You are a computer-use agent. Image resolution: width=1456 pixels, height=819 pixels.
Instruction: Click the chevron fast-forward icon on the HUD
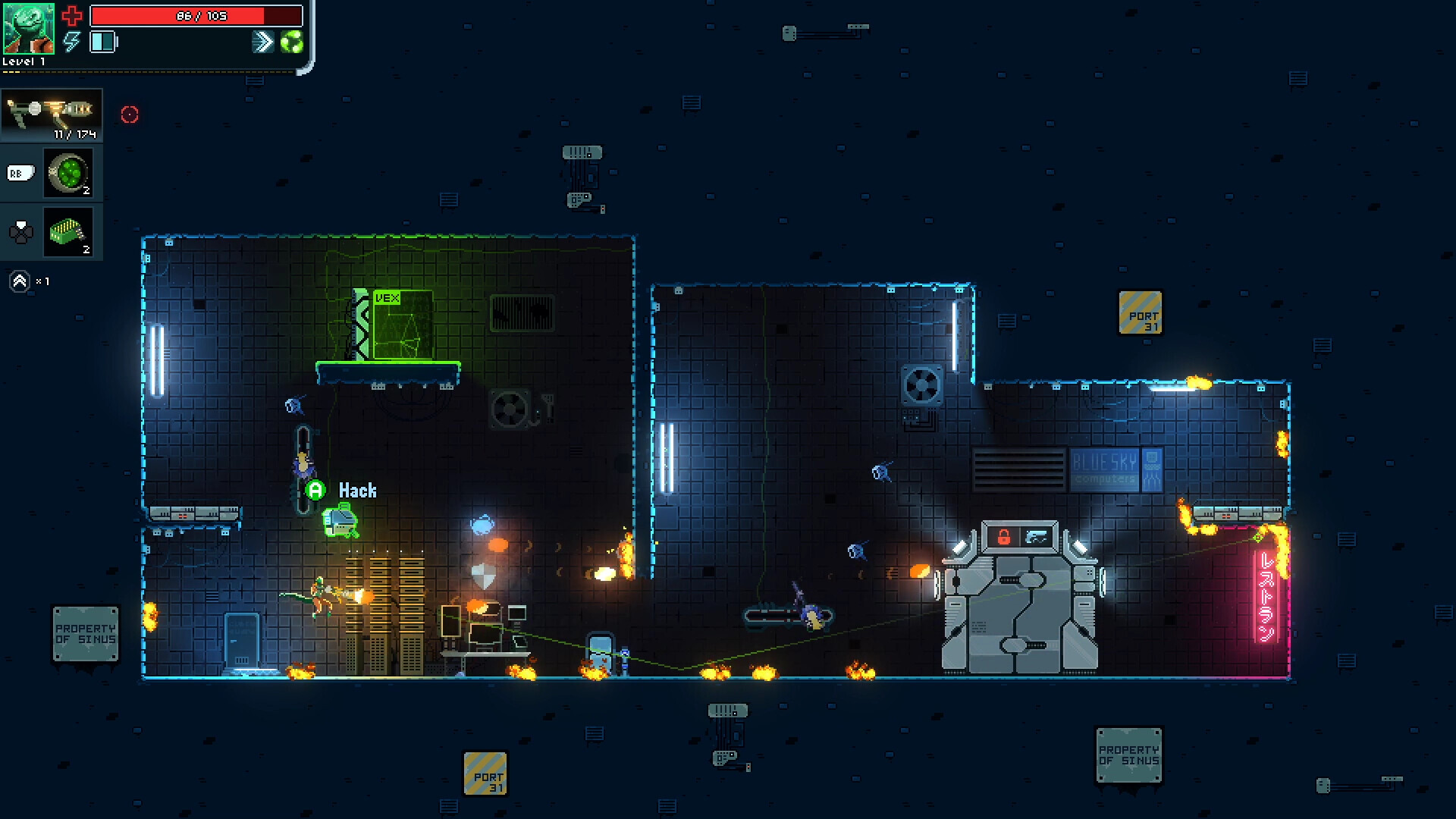click(x=262, y=42)
